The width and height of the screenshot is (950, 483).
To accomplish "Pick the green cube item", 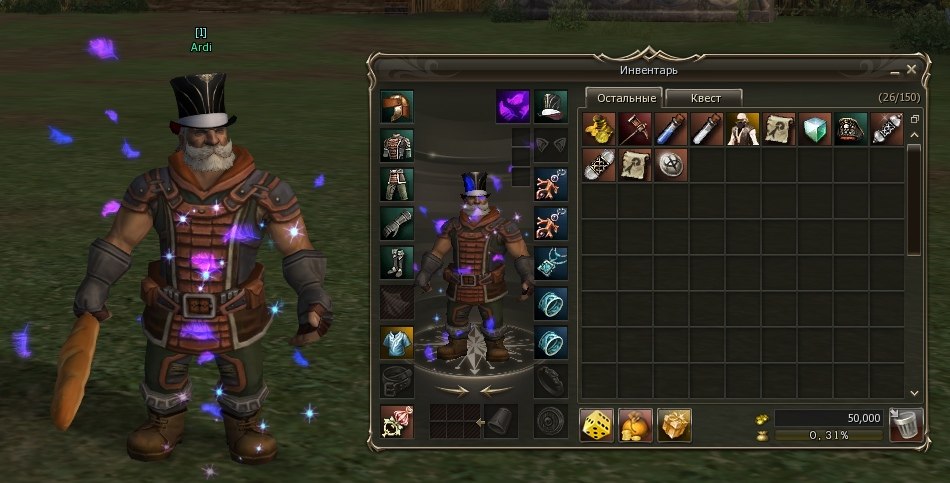I will 815,128.
